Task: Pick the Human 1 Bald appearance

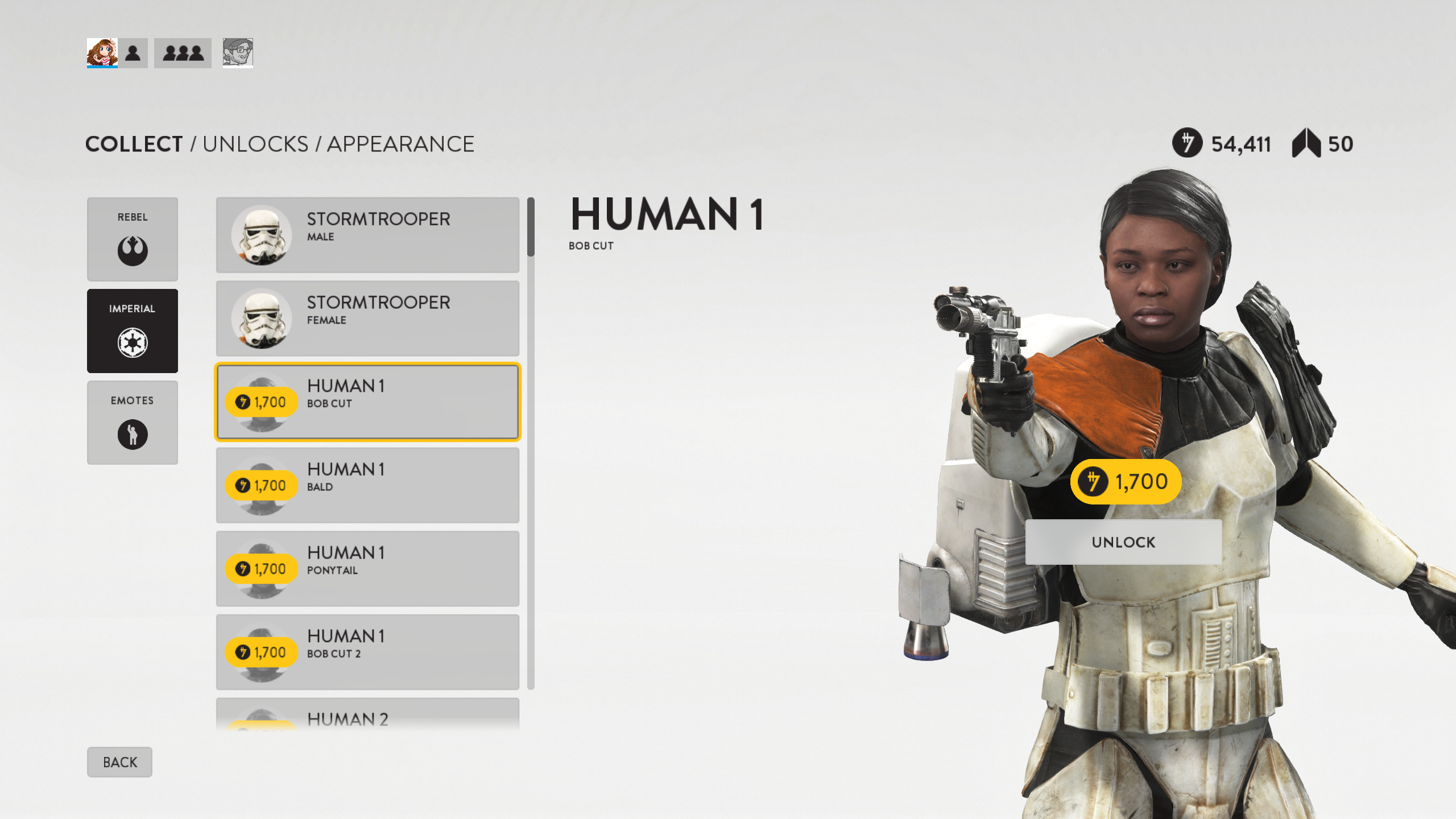Action: click(367, 485)
